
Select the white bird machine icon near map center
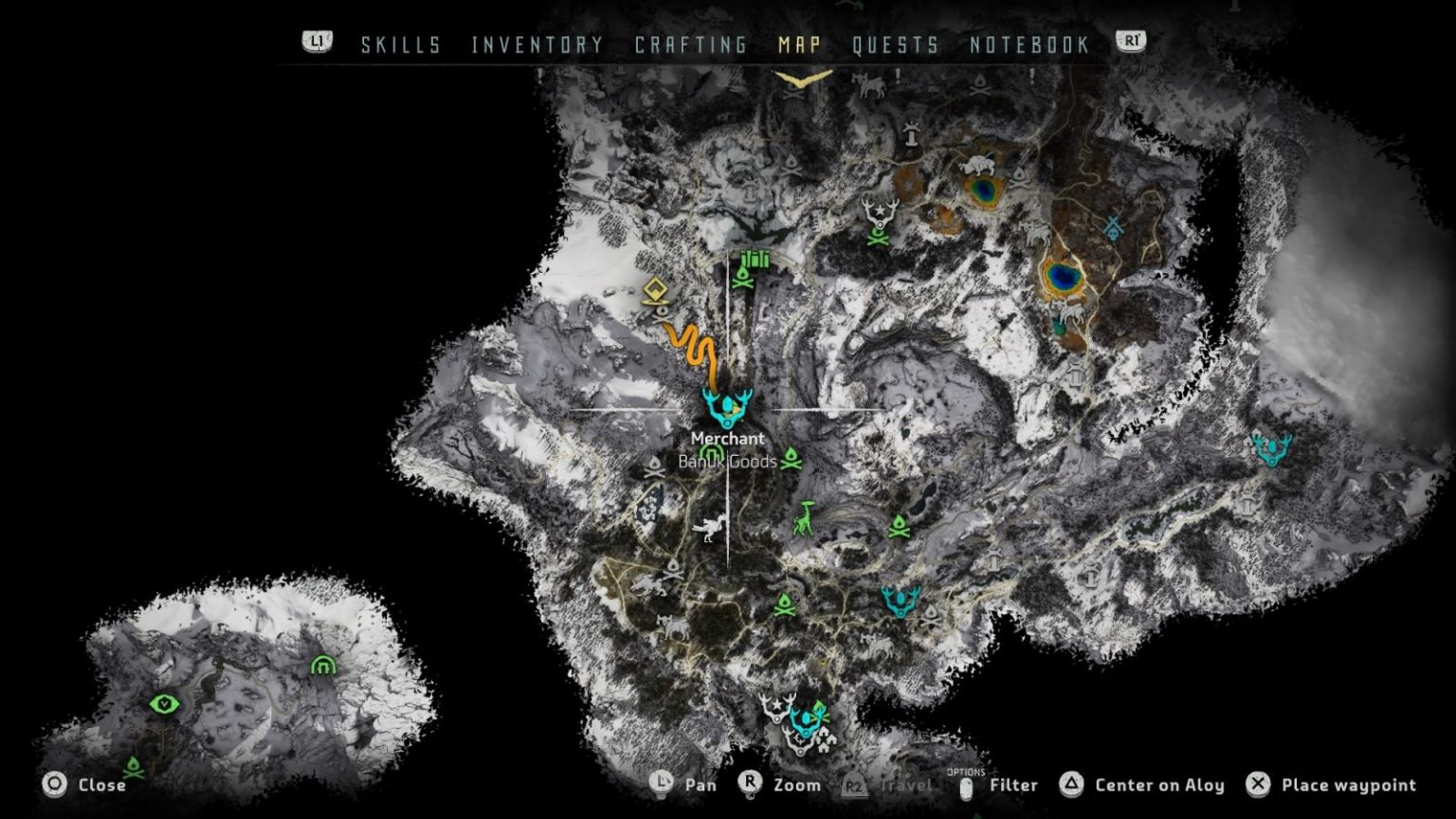click(x=709, y=530)
